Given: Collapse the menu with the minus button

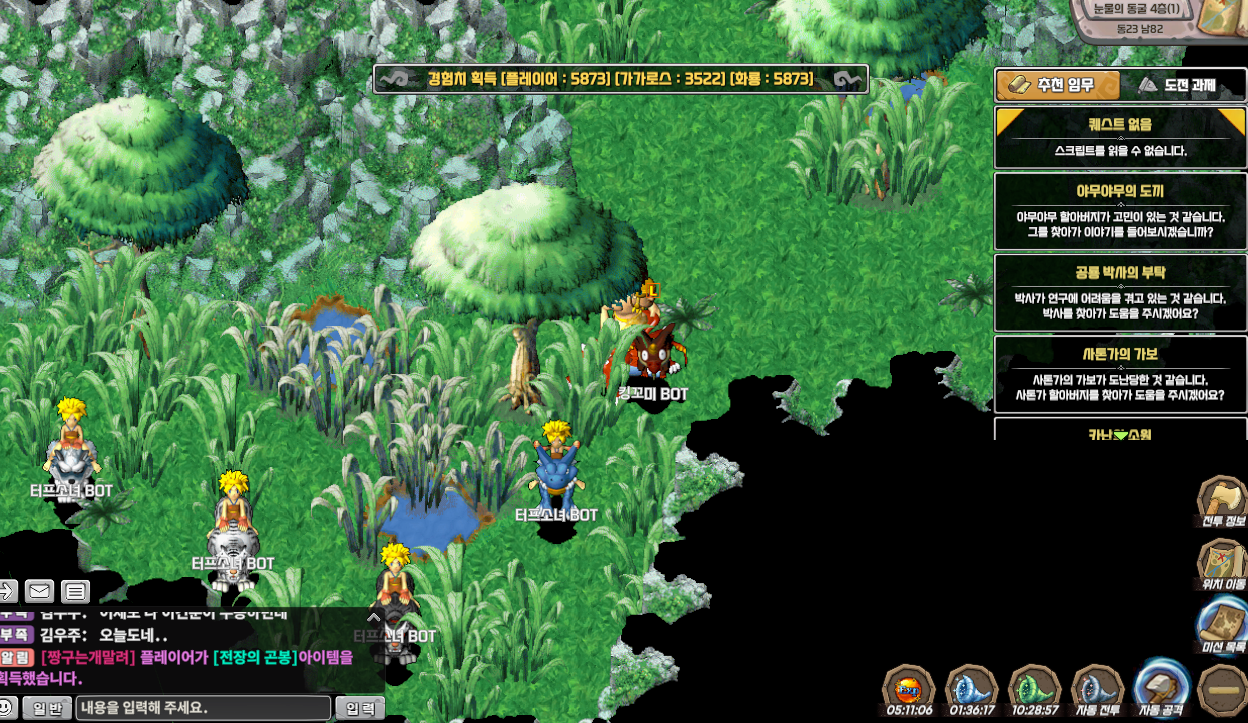Looking at the screenshot, I should click(x=1222, y=690).
